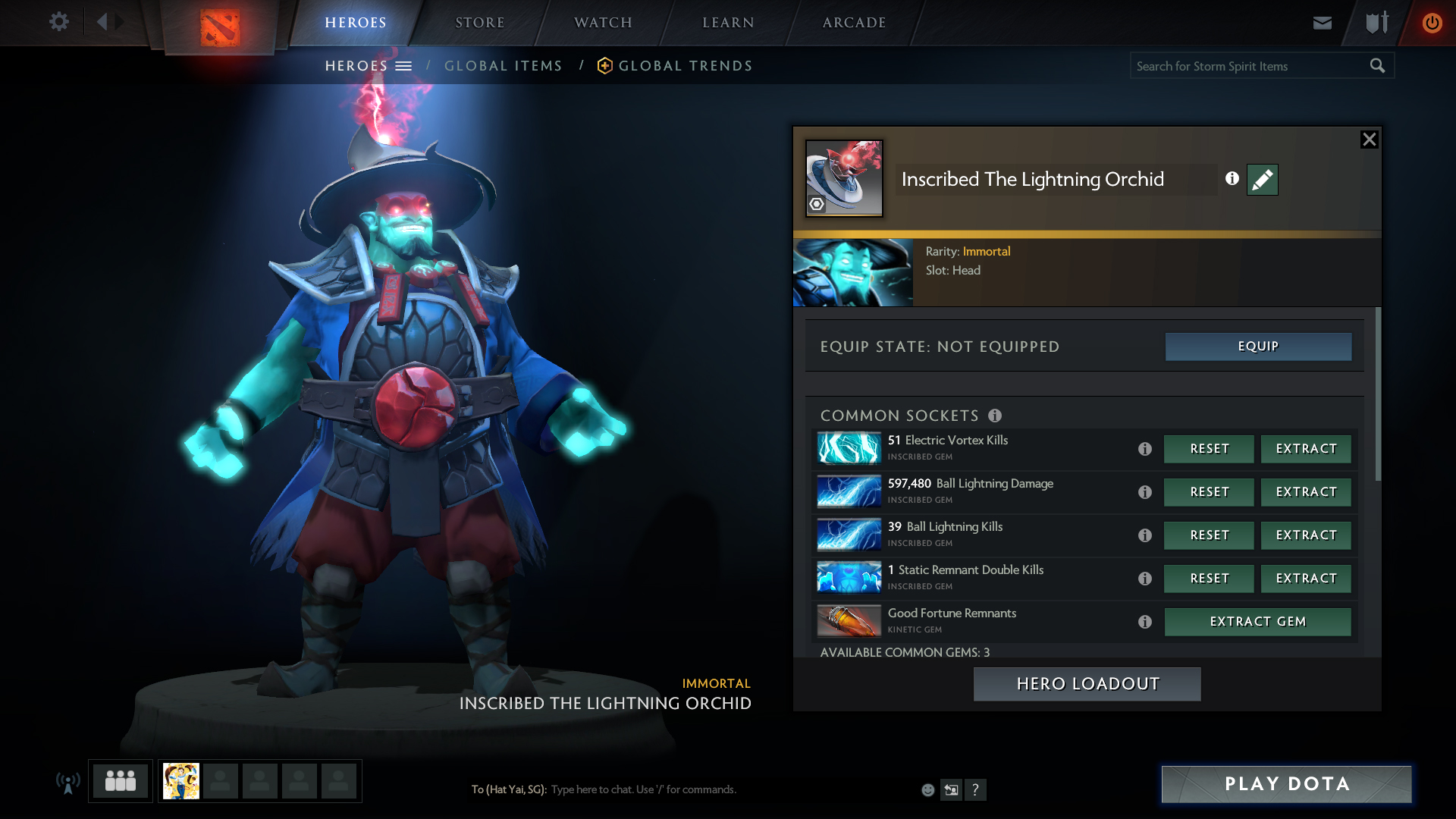The image size is (1456, 819).
Task: Go to the Learn tab
Action: click(x=728, y=23)
